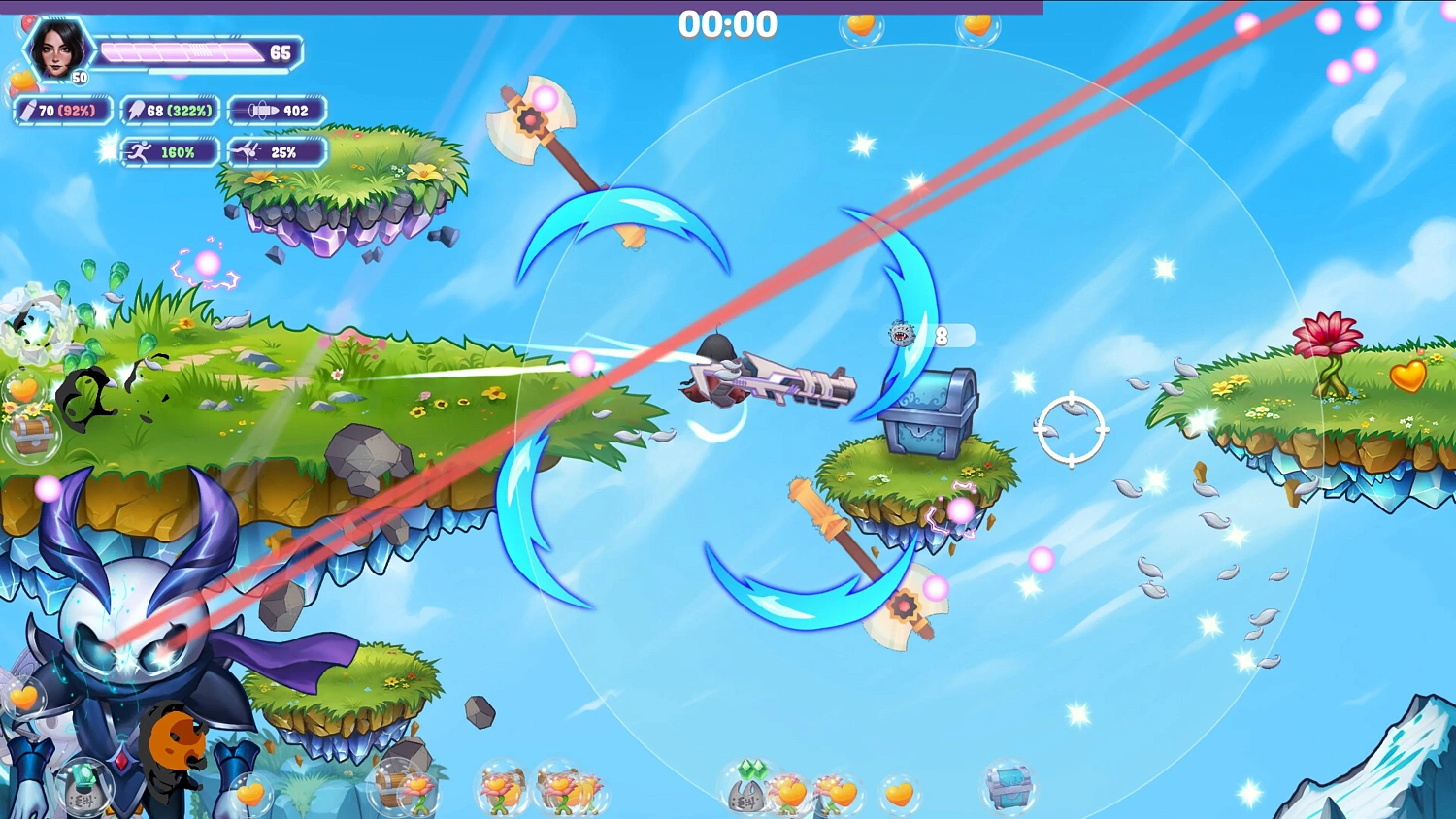Select the rocket stat badge showing 68 (322%)
The image size is (1456, 819).
(170, 111)
